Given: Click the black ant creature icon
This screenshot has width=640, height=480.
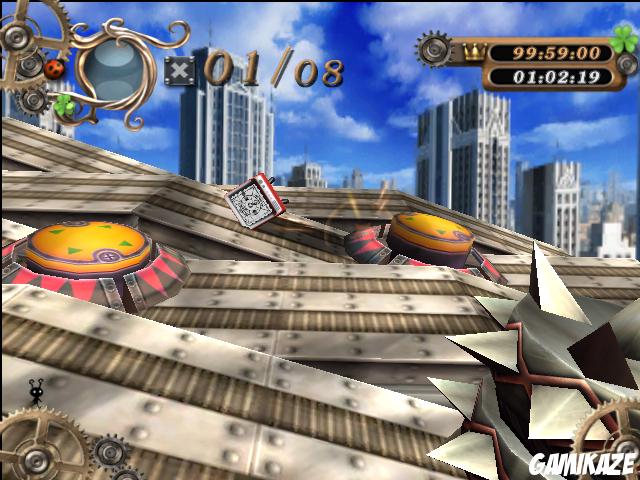Looking at the screenshot, I should 37,391.
